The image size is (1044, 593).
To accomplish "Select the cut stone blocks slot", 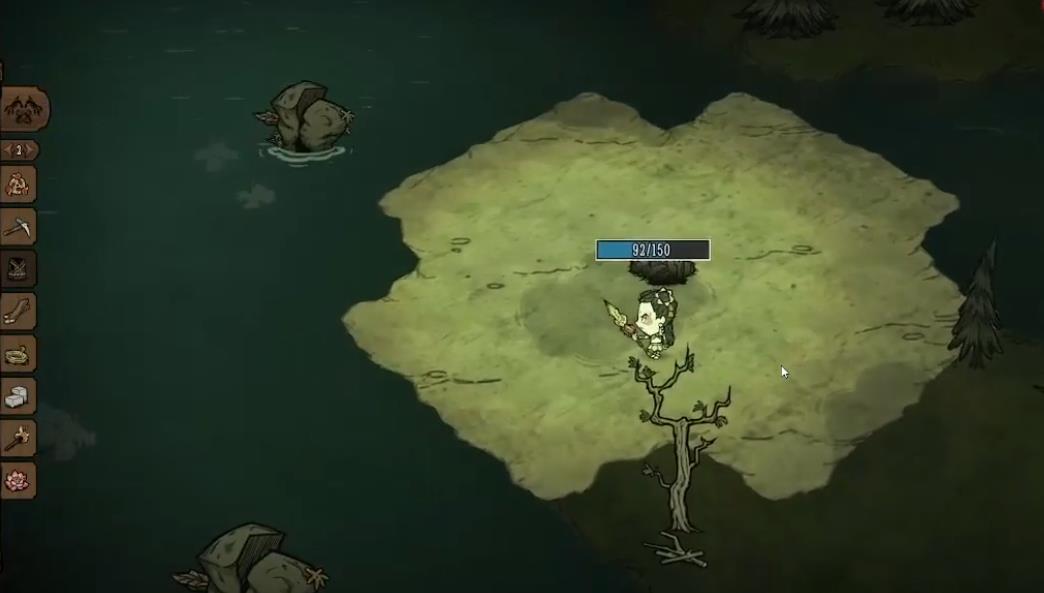I will click(x=18, y=396).
